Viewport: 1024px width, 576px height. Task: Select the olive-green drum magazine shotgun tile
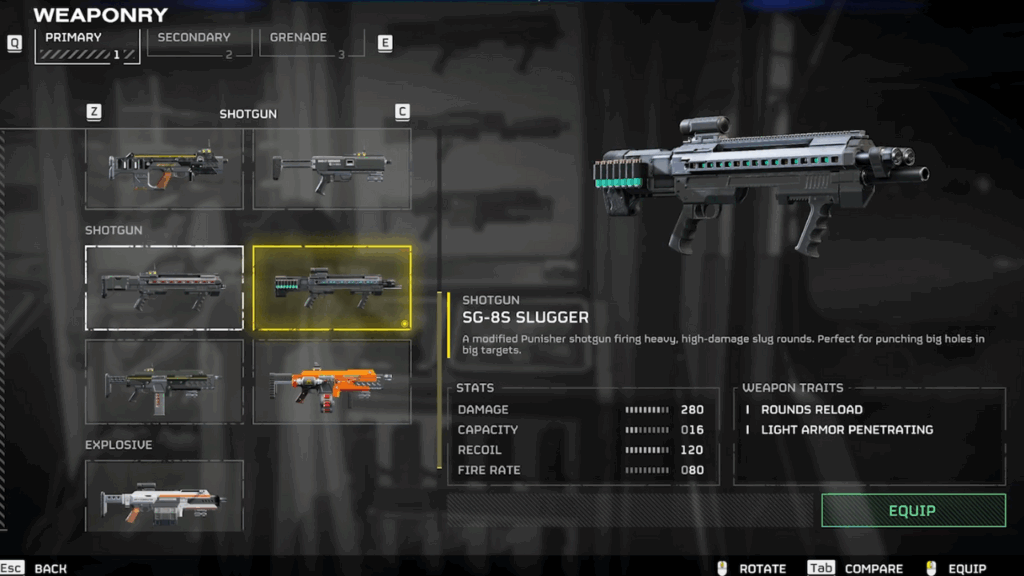(x=164, y=382)
